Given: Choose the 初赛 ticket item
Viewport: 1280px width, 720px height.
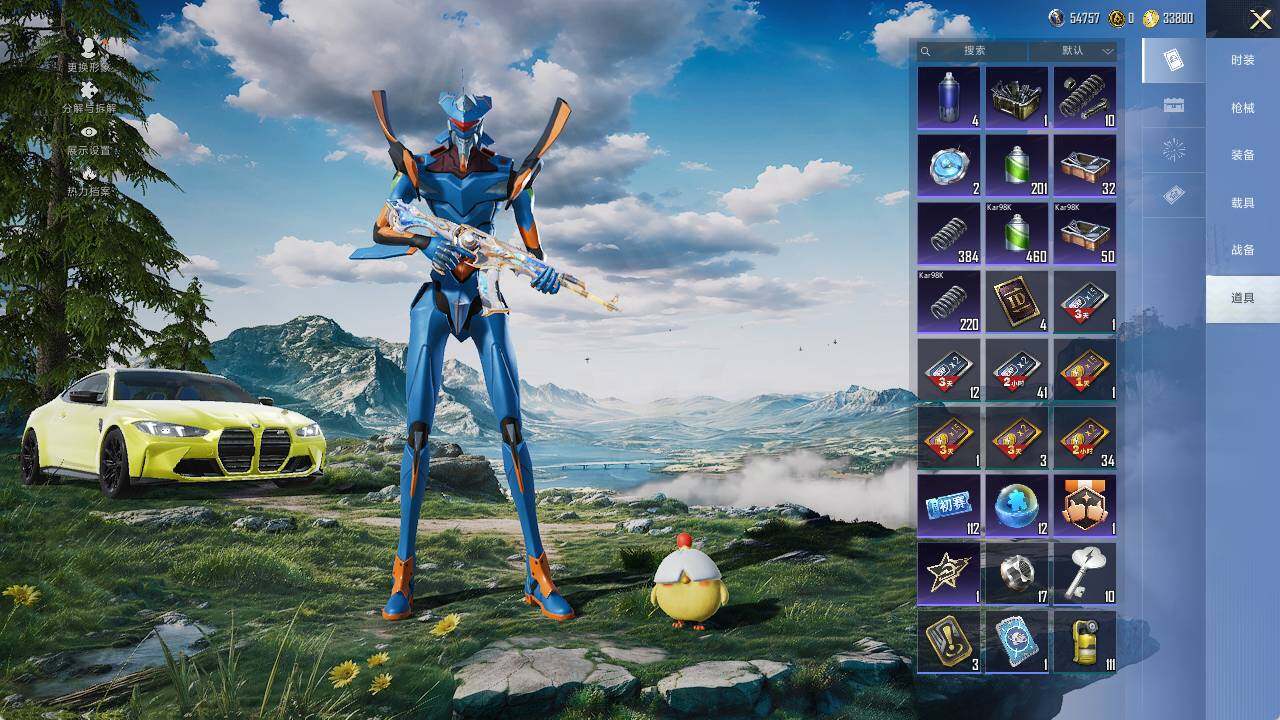Looking at the screenshot, I should click(949, 506).
